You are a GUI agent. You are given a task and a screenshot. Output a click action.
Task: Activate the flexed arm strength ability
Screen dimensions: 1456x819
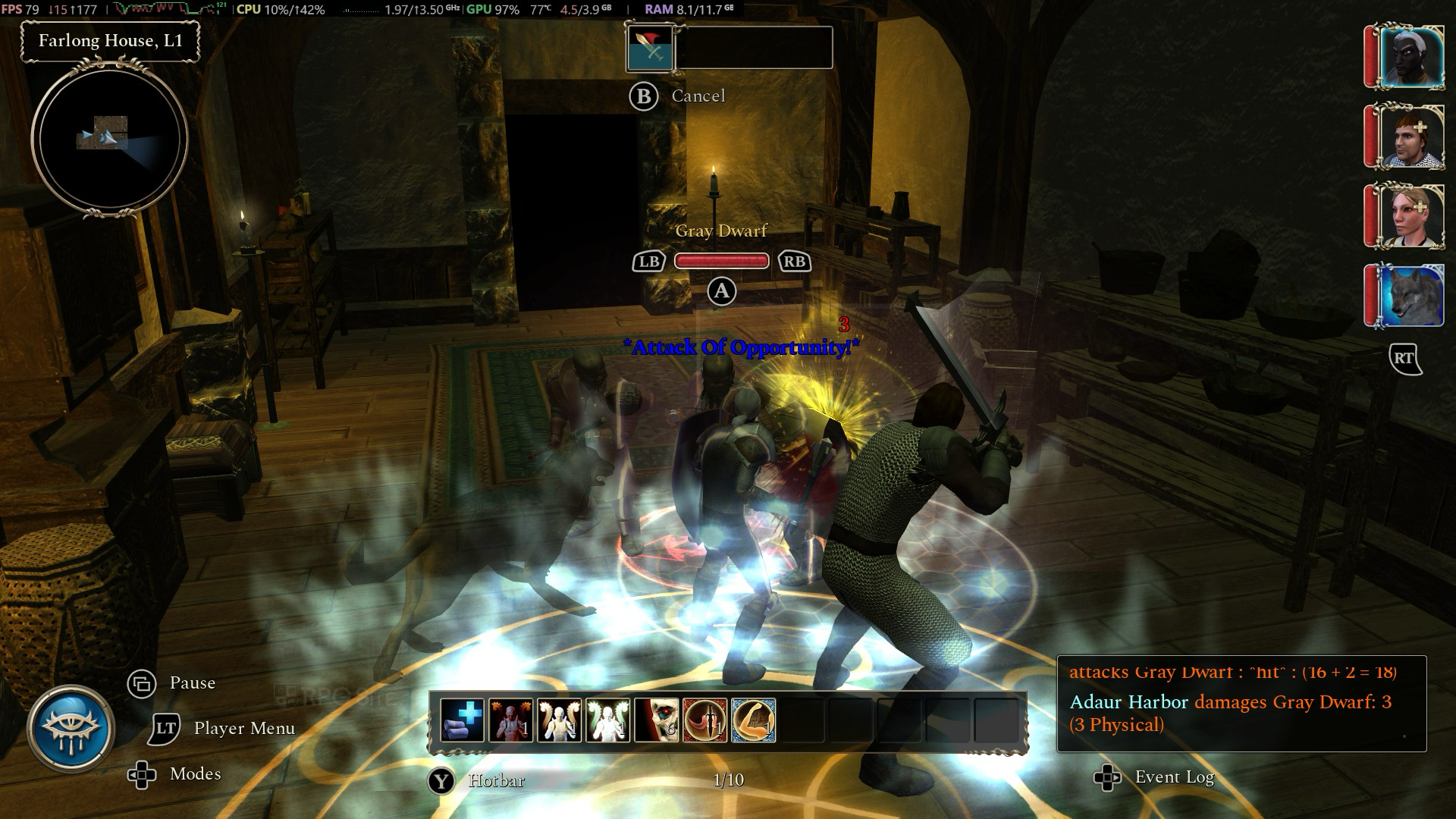753,720
